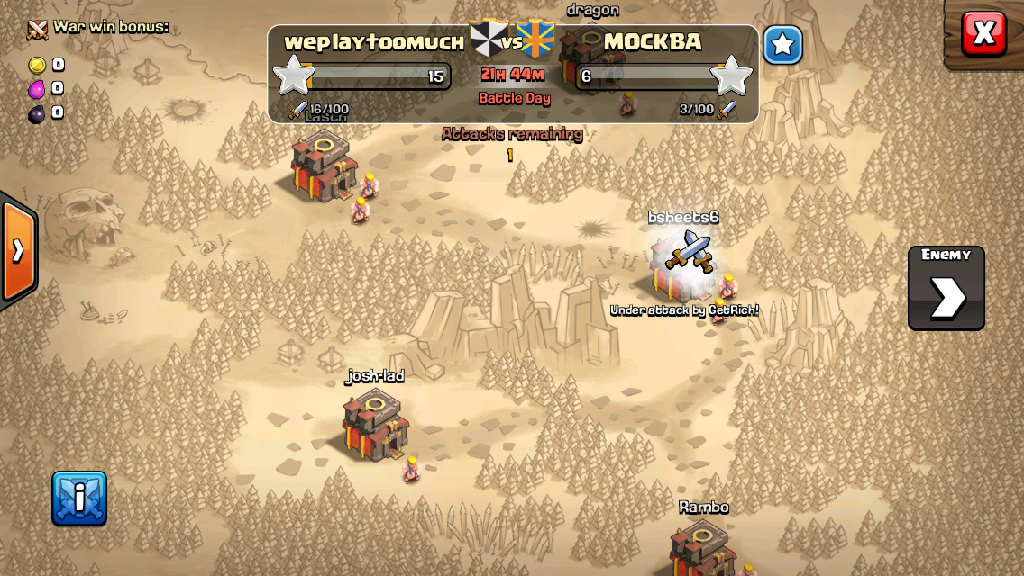The width and height of the screenshot is (1024, 576).
Task: Close the war map screen
Action: pyautogui.click(x=983, y=34)
